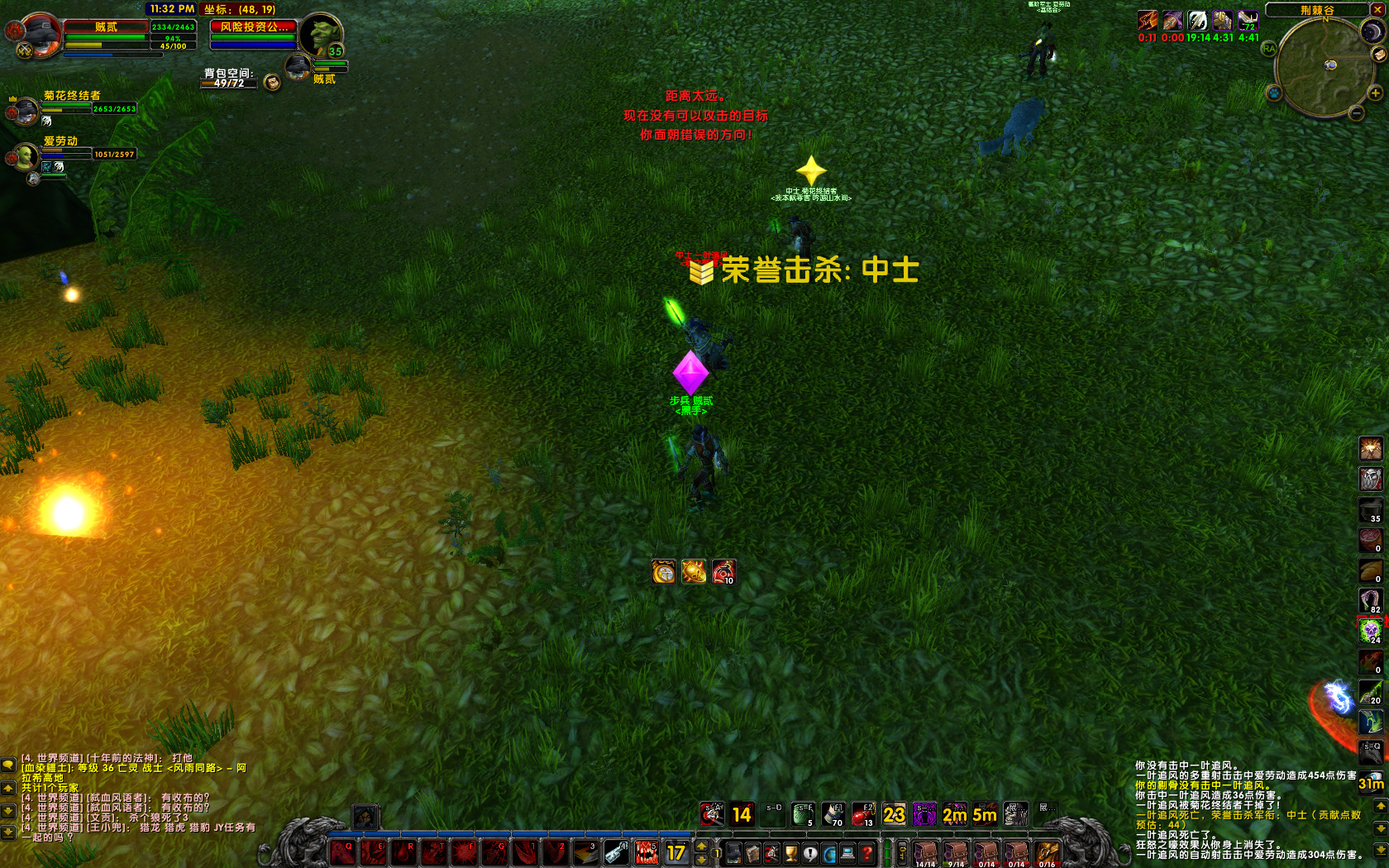Open the world map globe icon

point(828,851)
